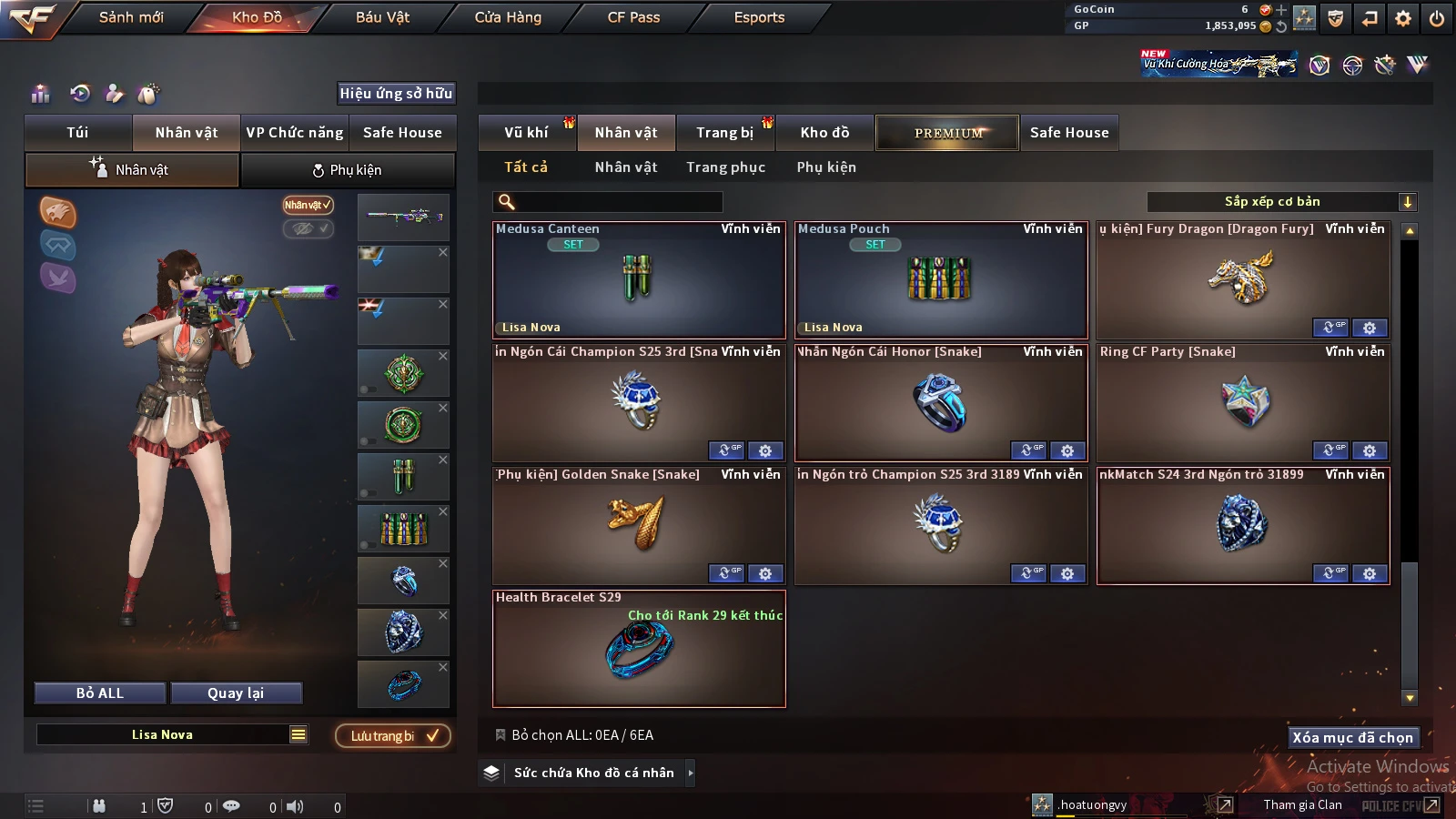Go to the CF Pass tab

(x=633, y=17)
